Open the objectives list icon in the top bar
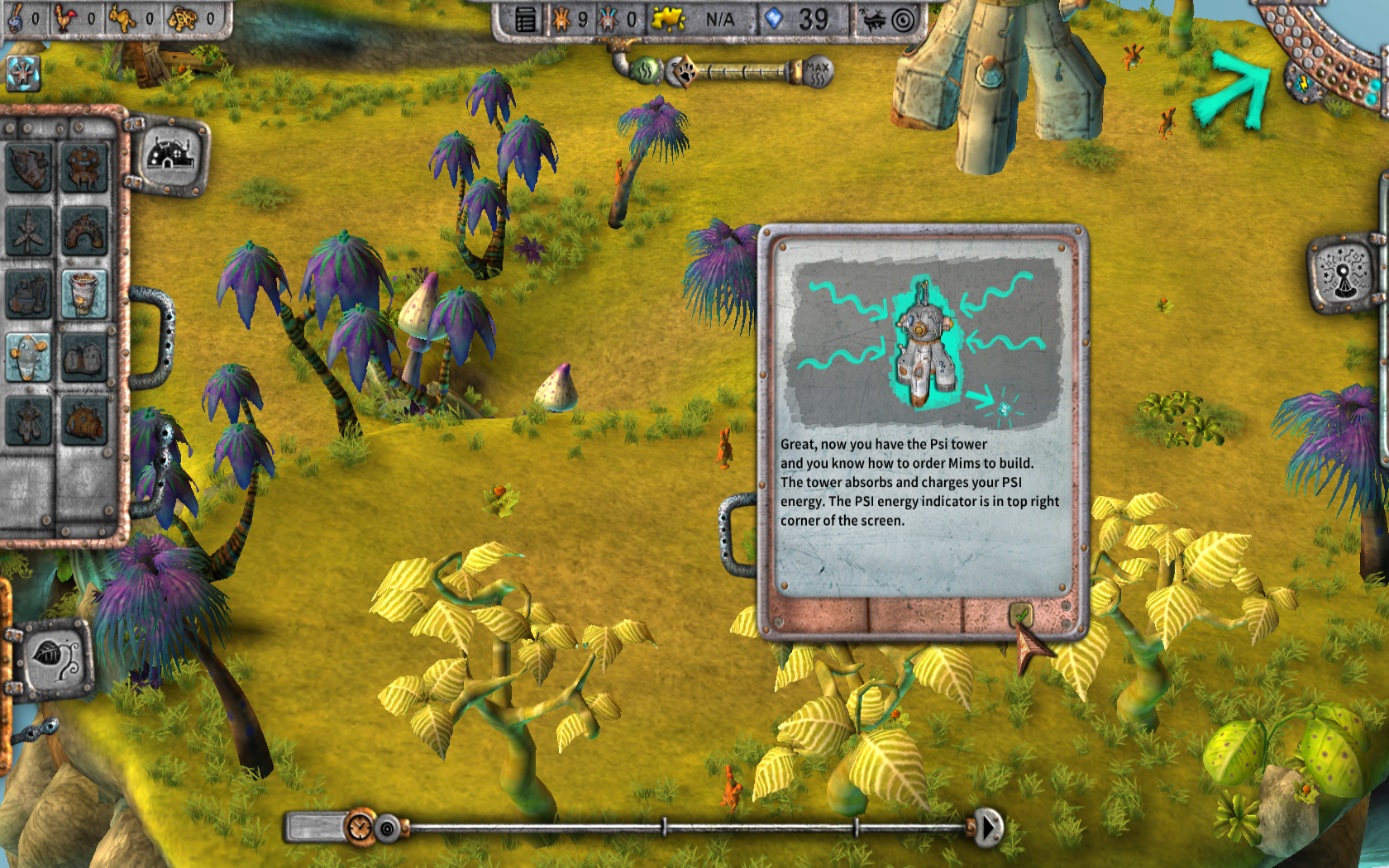Viewport: 1389px width, 868px height. click(526, 20)
